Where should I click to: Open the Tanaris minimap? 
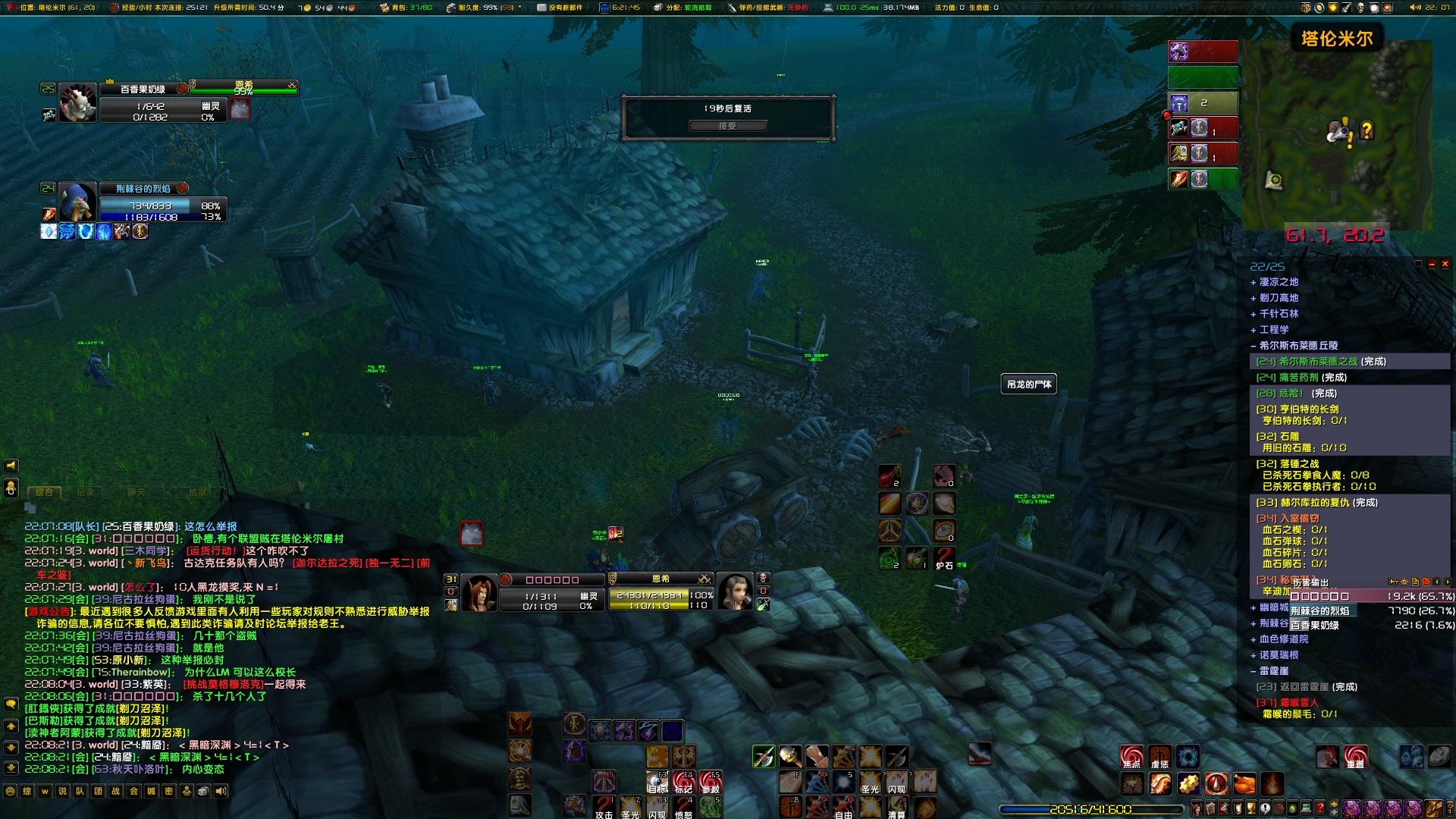click(x=1336, y=136)
